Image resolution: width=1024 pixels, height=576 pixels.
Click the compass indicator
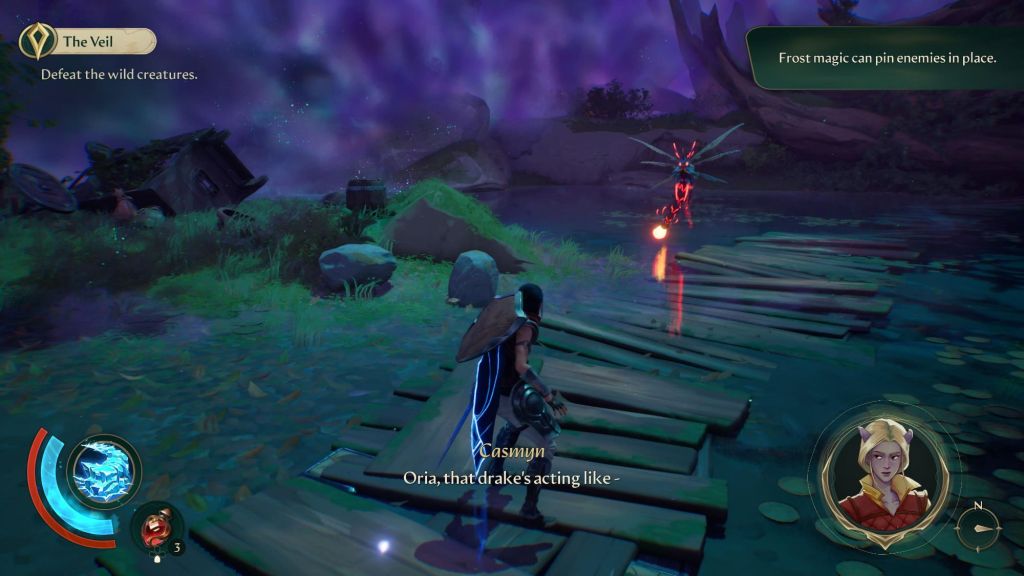point(981,526)
